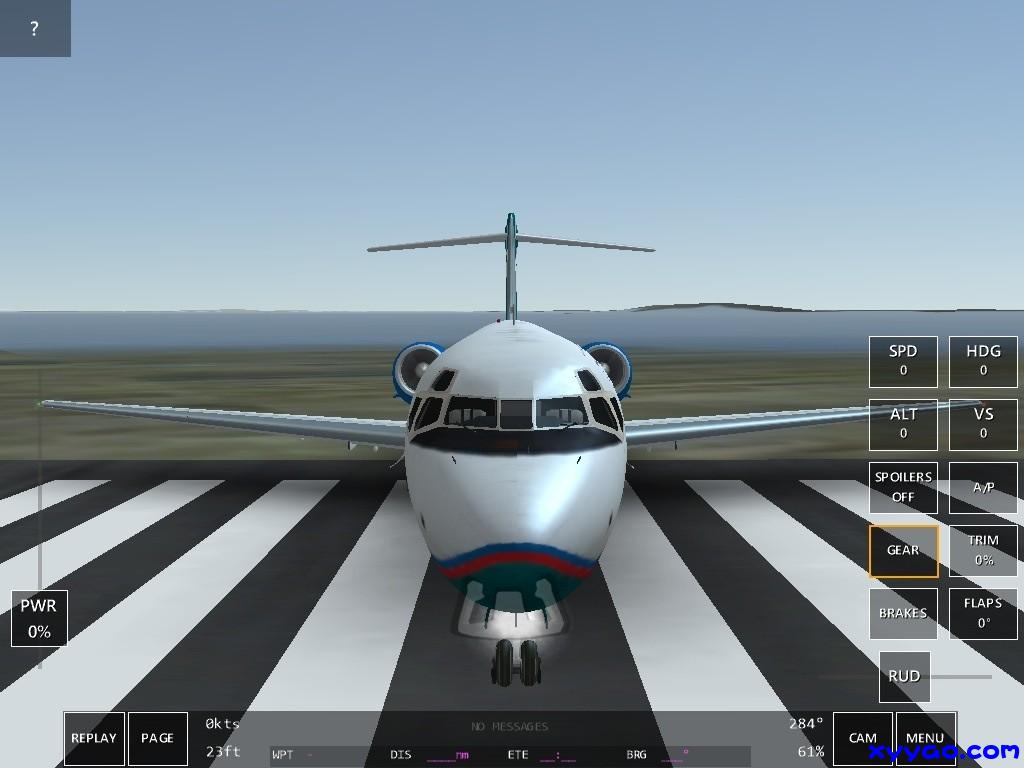Toggle the SPOILERS OFF button
The width and height of the screenshot is (1024, 768).
tap(903, 487)
